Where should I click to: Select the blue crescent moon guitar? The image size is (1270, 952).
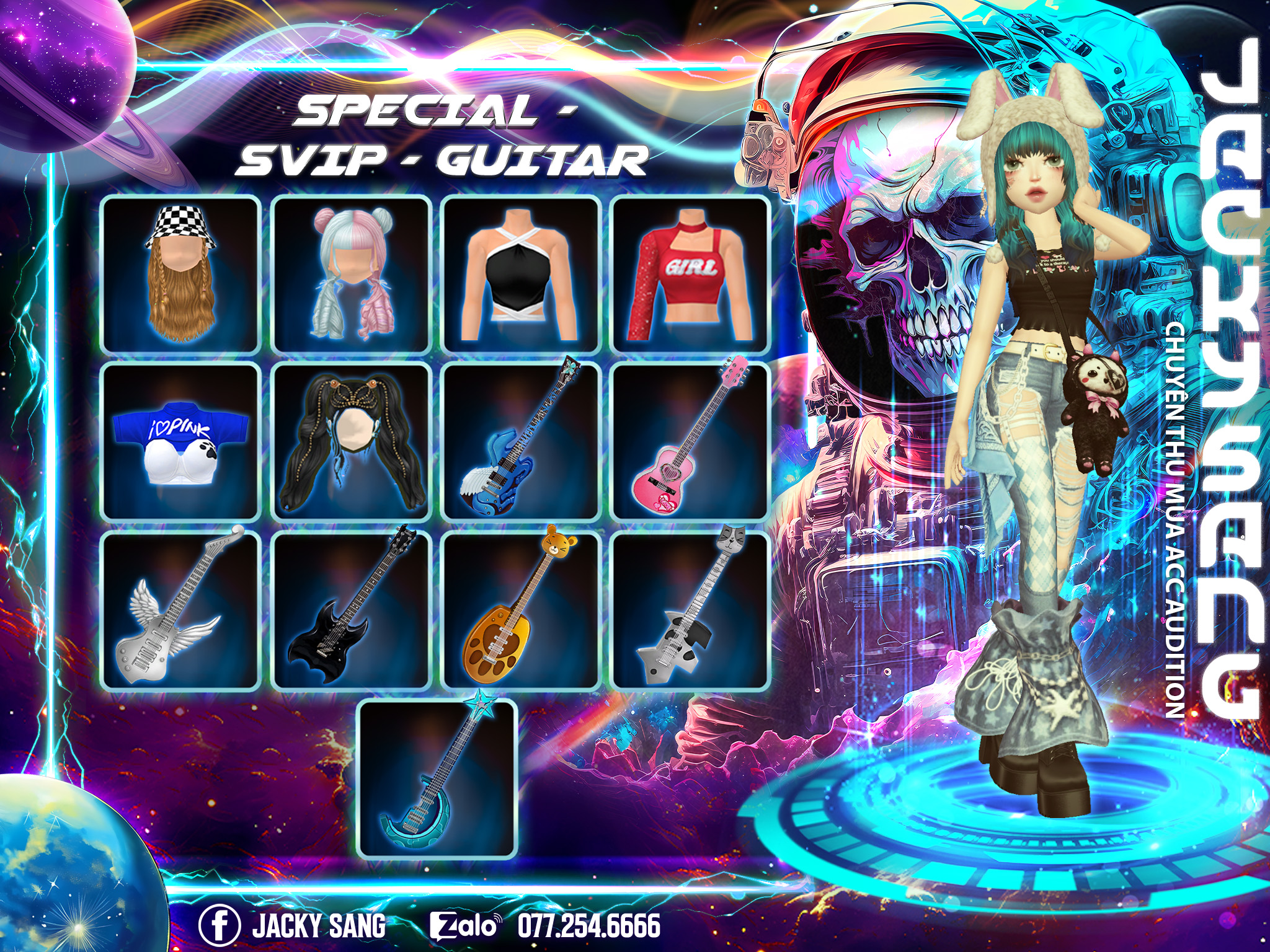tap(437, 778)
